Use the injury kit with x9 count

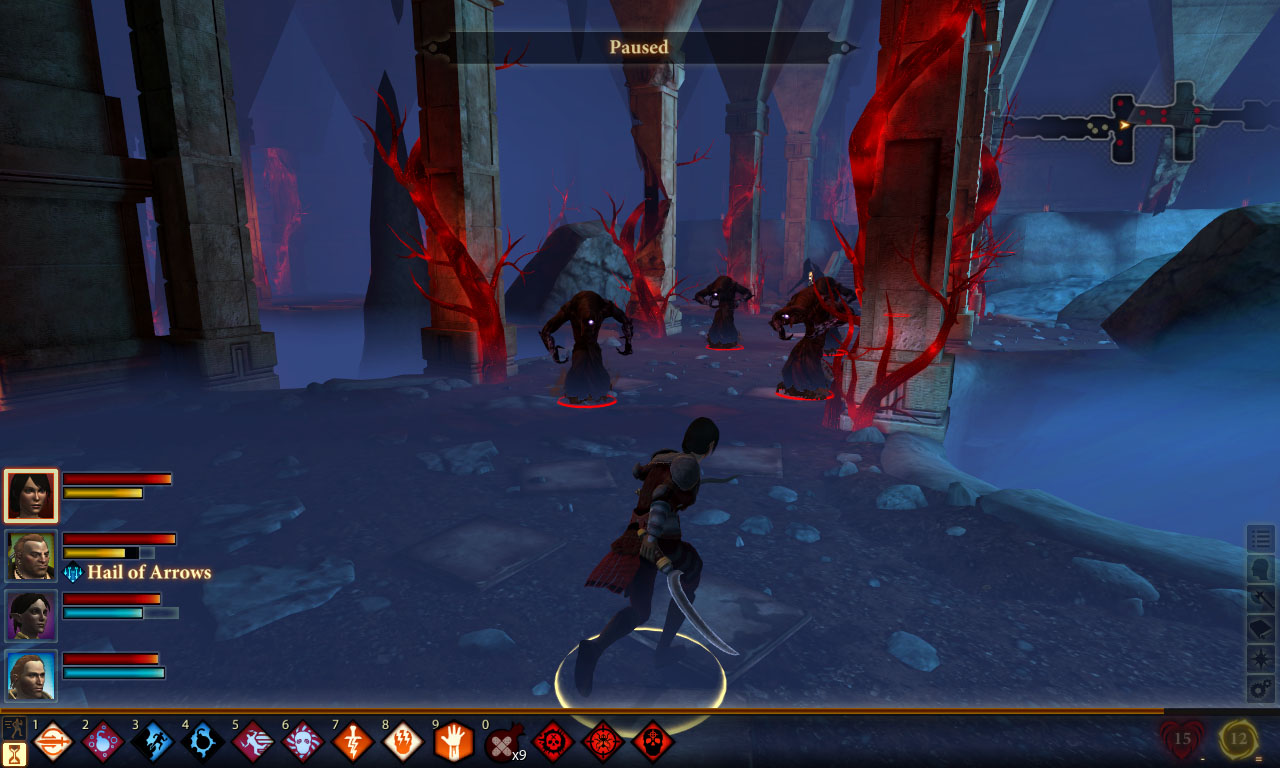coord(503,743)
